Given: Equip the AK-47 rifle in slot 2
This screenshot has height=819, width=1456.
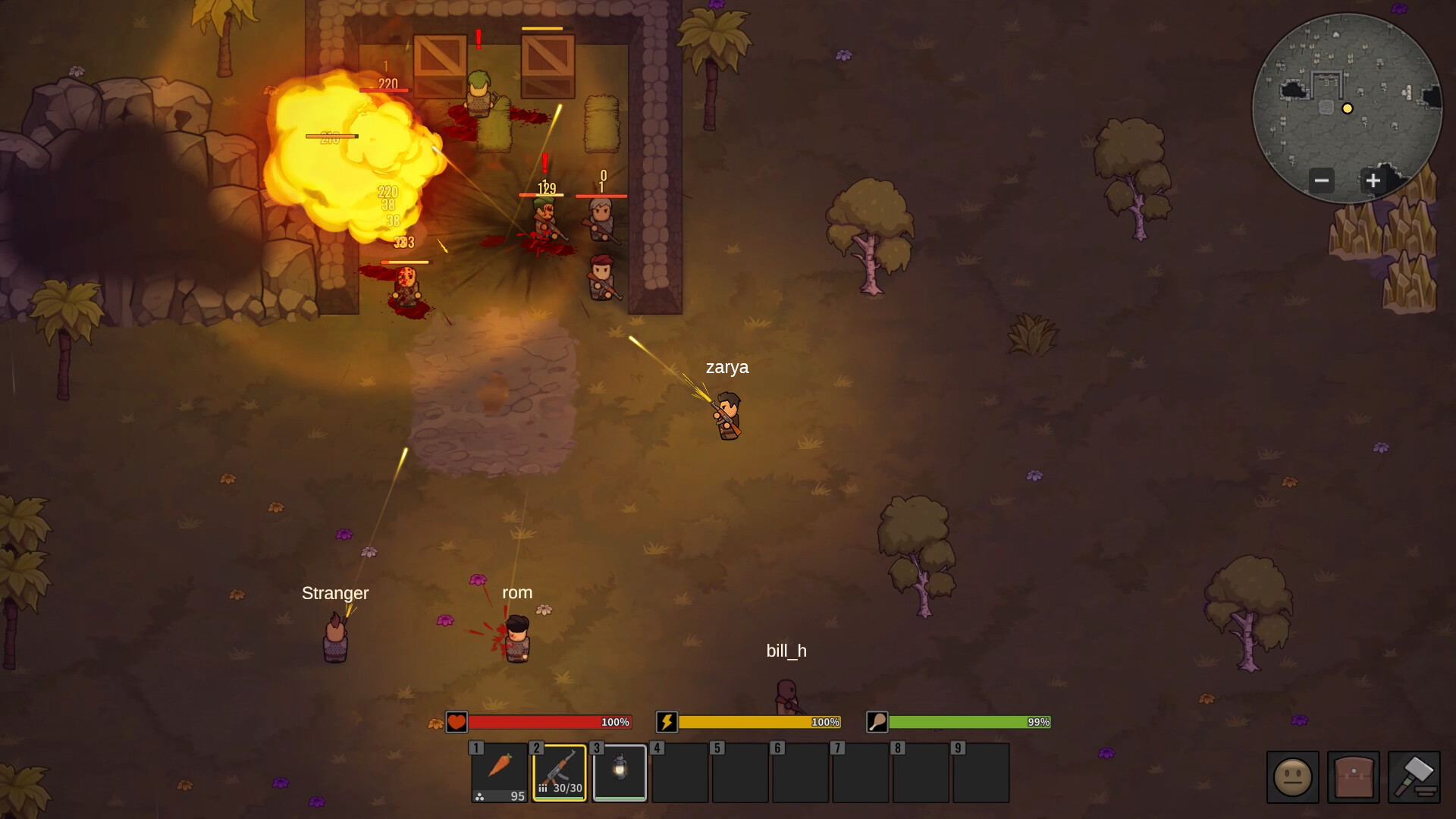Looking at the screenshot, I should tap(559, 772).
